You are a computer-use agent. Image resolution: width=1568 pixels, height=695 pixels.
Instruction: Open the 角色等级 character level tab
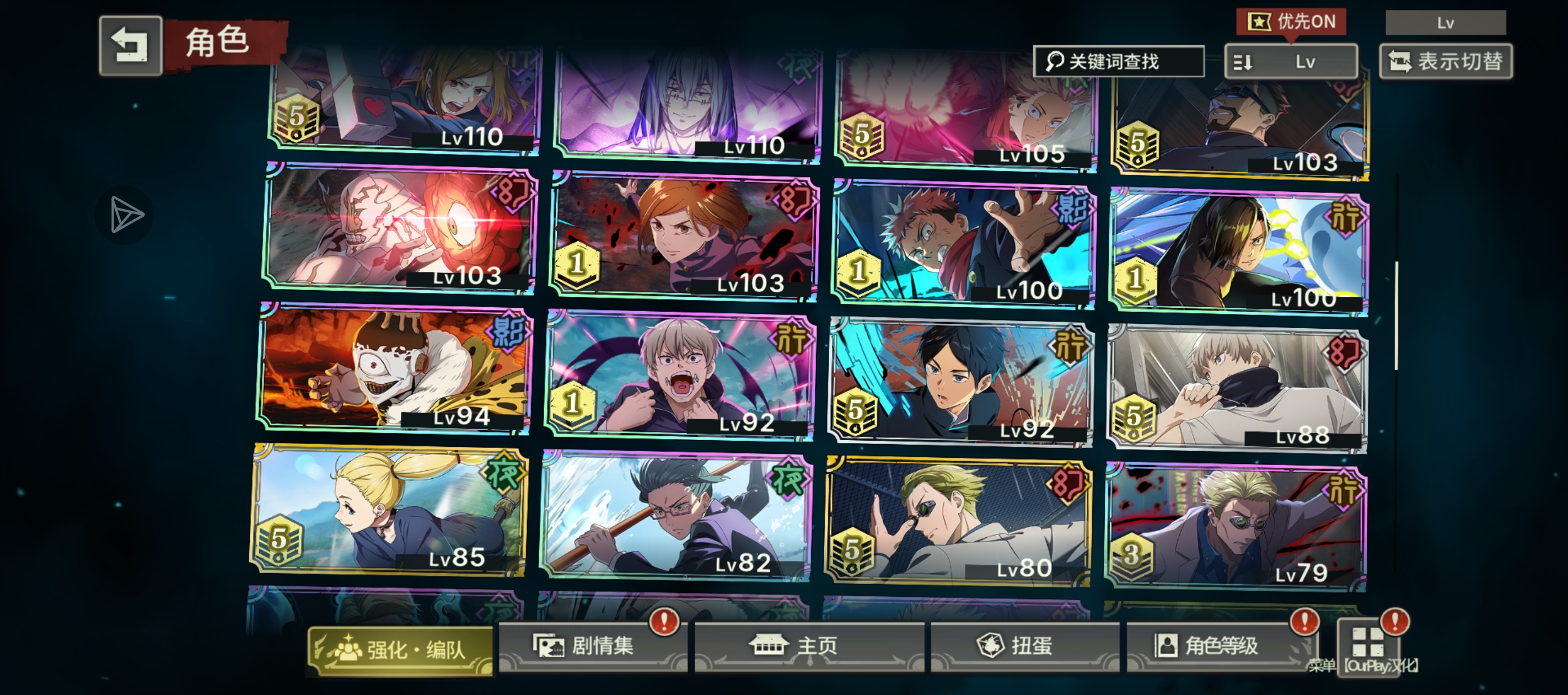[1221, 646]
